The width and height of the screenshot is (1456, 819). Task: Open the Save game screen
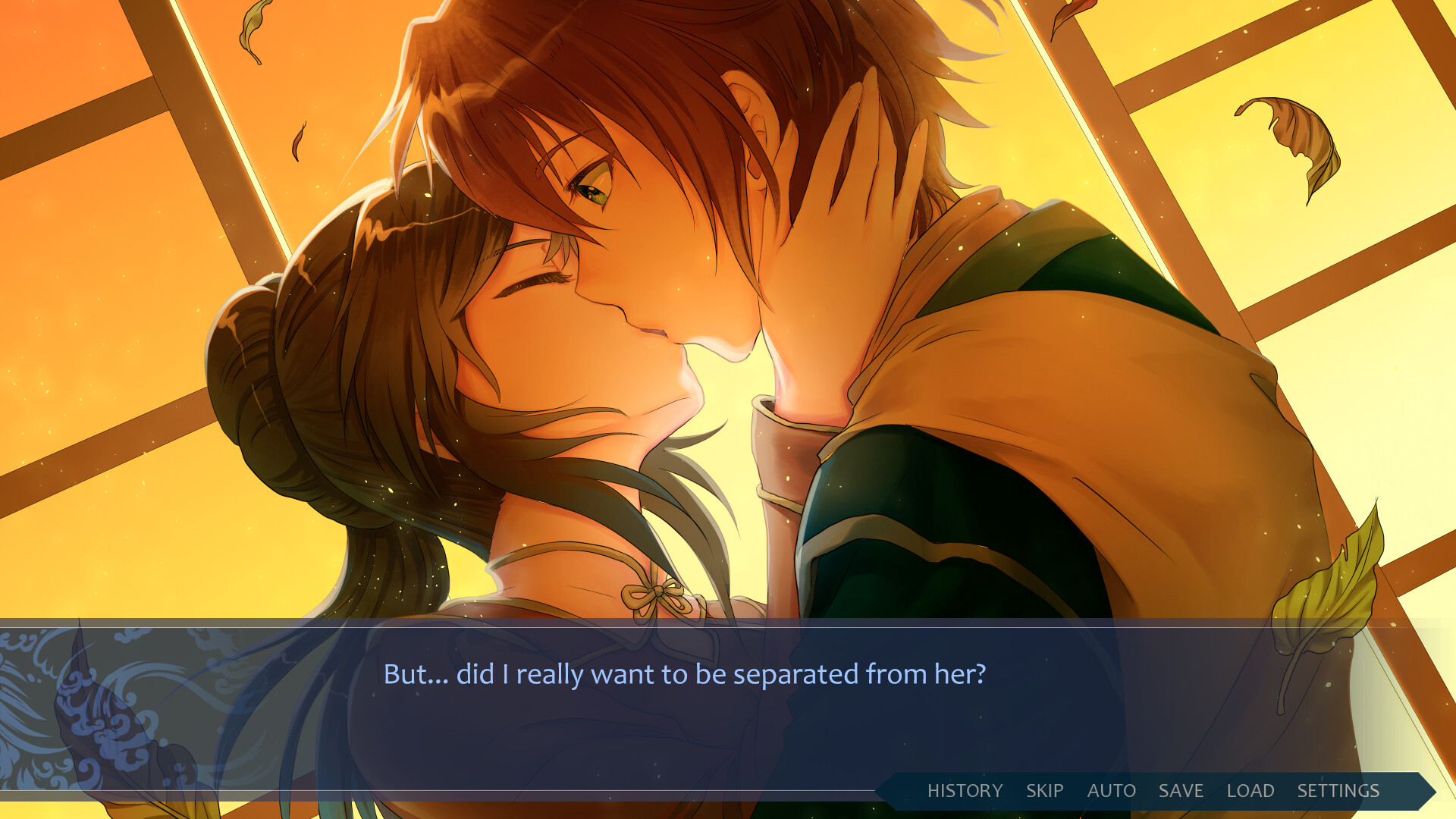point(1181,791)
